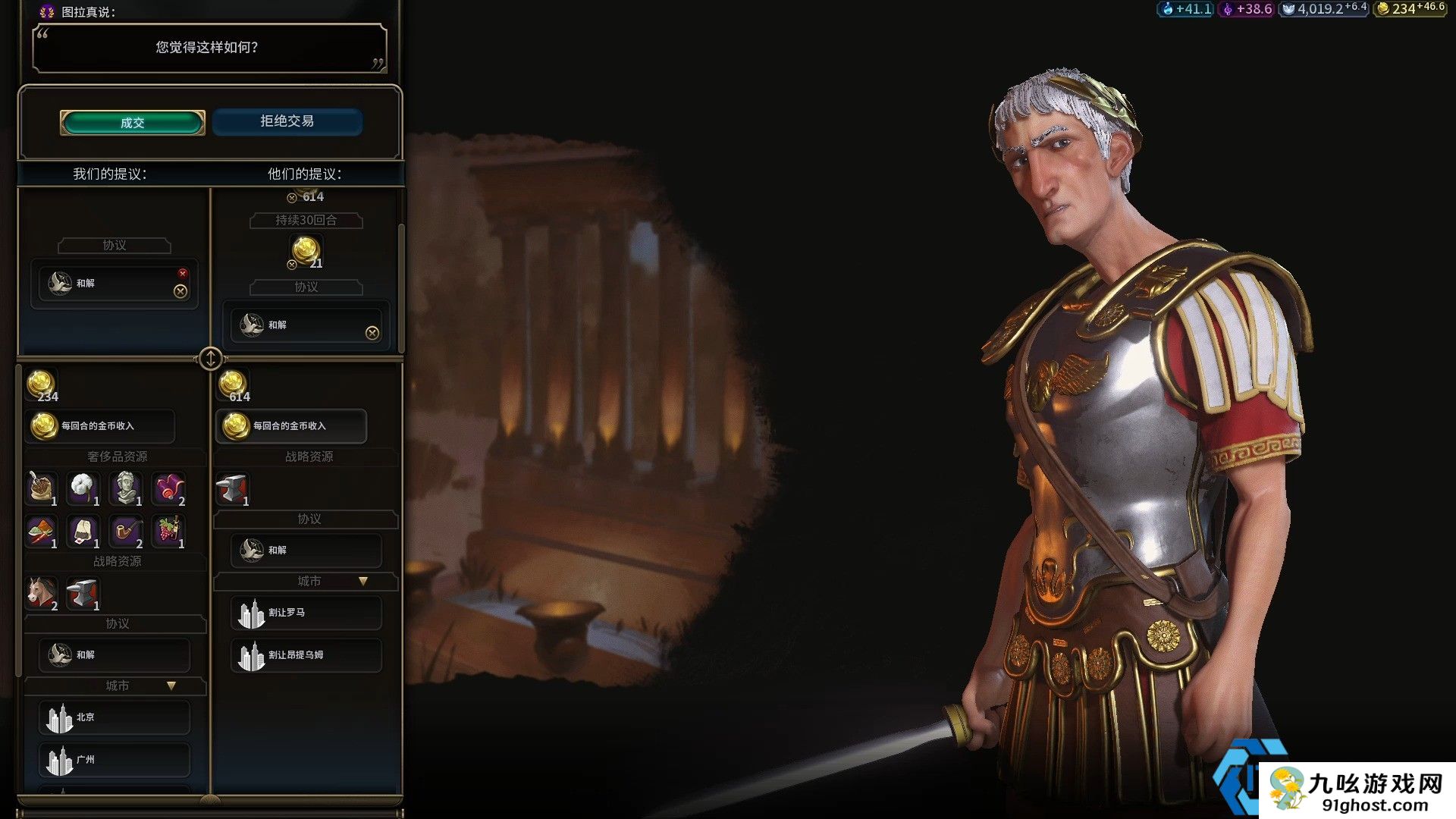Viewport: 1456px width, 819px height.
Task: Ask for their 614 lump-sum gold coin
Action: coord(233,385)
